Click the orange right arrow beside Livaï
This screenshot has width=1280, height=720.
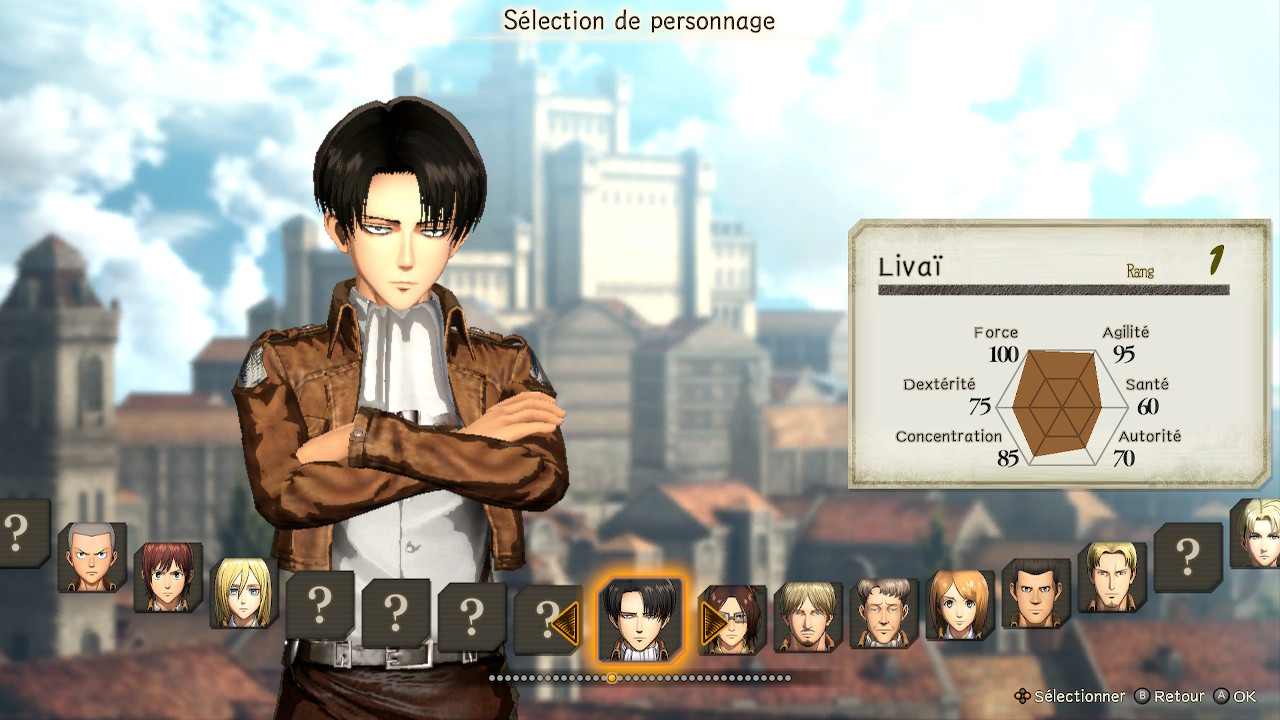[x=713, y=622]
